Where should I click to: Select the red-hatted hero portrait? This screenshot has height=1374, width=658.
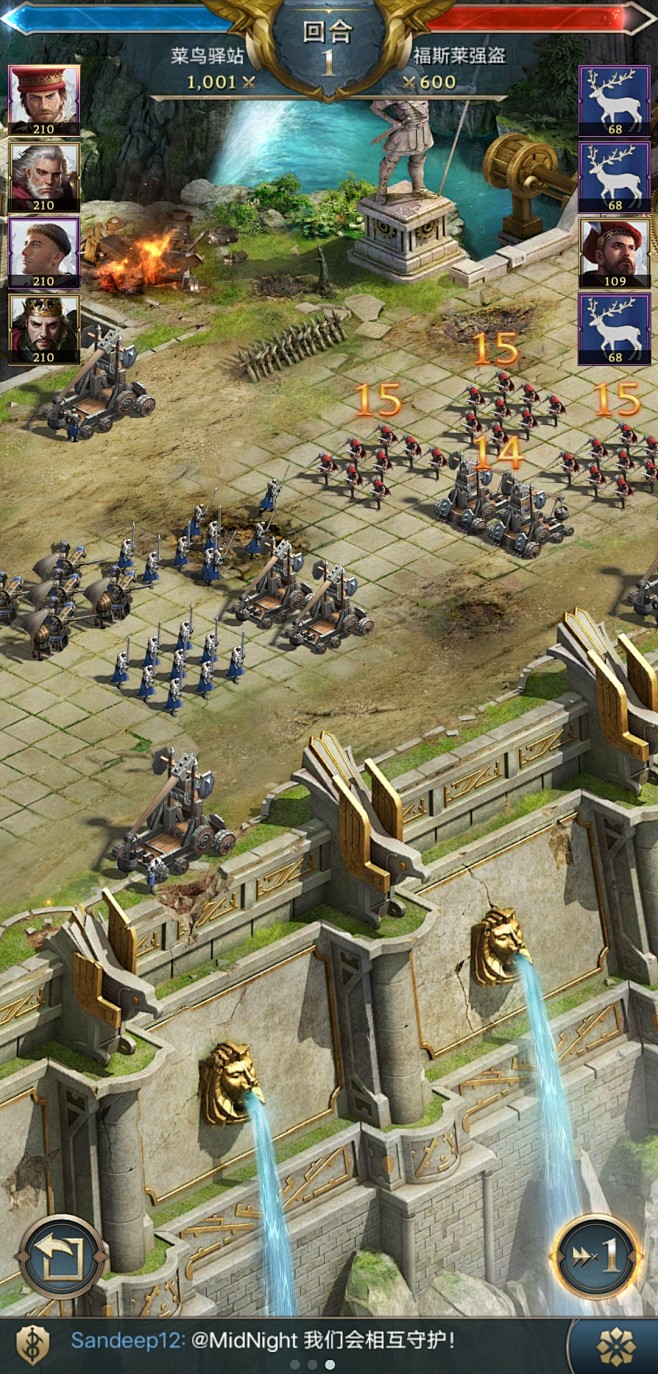pyautogui.click(x=44, y=100)
